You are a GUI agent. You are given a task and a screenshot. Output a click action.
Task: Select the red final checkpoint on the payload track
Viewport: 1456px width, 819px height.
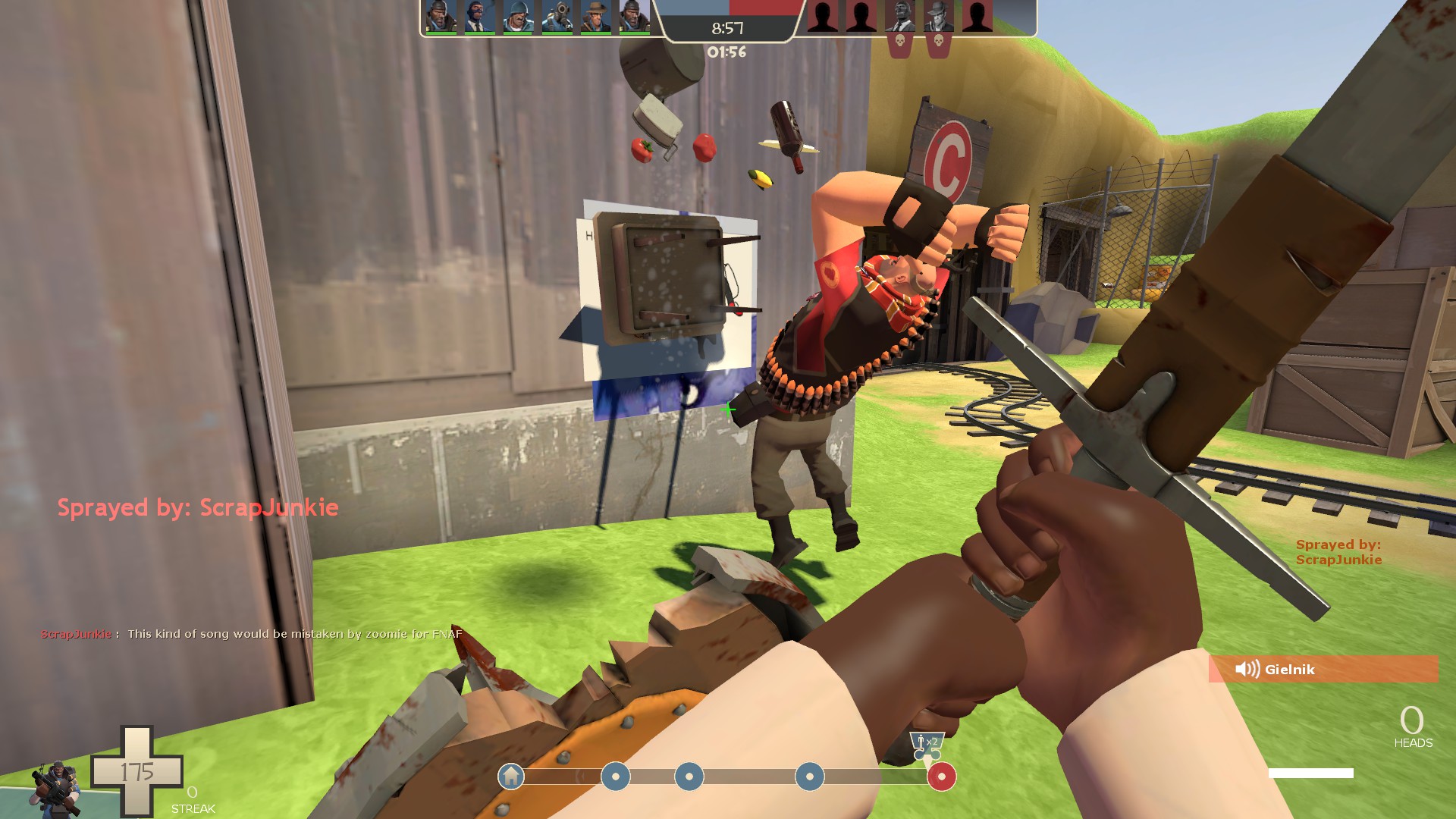[x=942, y=777]
